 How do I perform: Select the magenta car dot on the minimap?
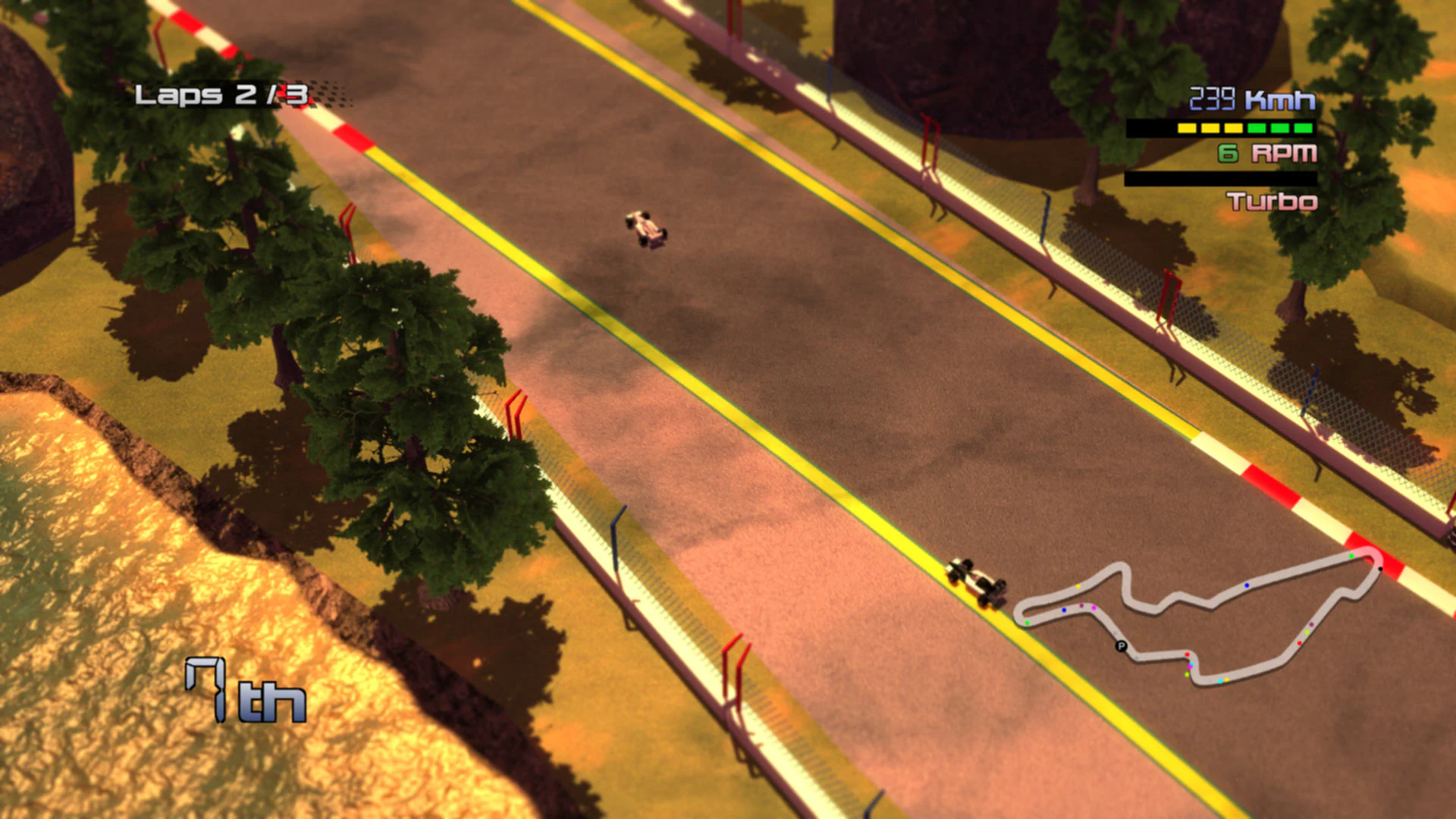coord(1094,607)
